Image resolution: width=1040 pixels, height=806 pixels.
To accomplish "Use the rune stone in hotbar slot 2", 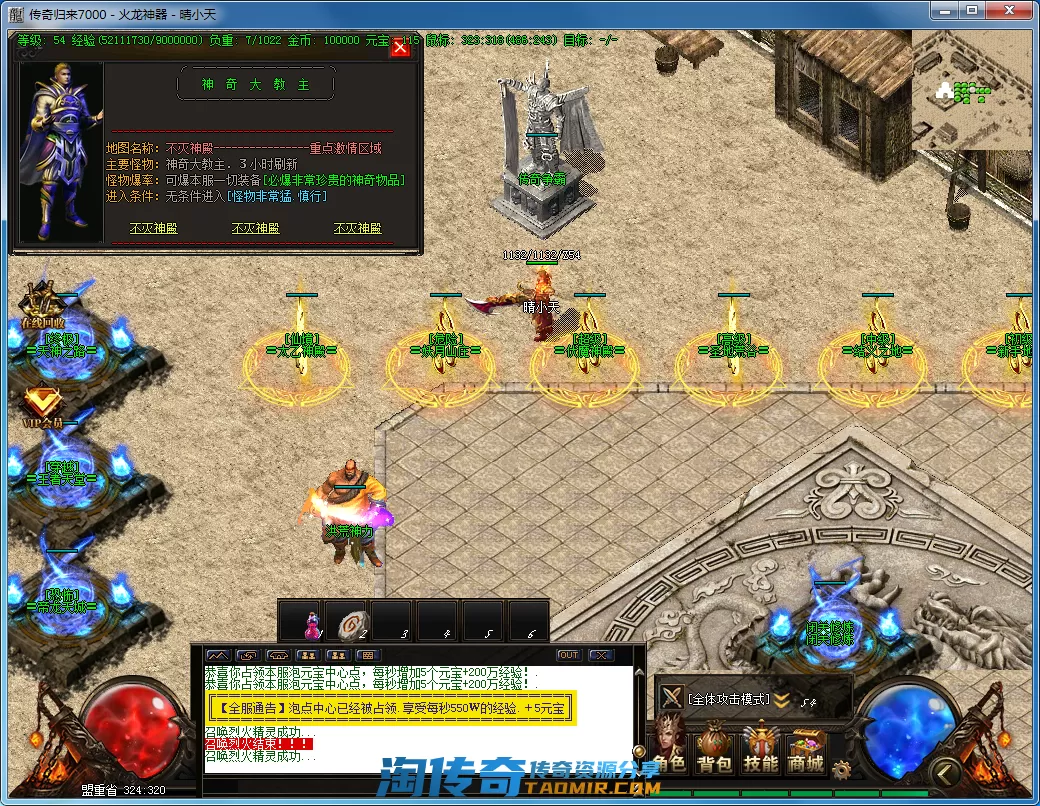I will coord(348,622).
